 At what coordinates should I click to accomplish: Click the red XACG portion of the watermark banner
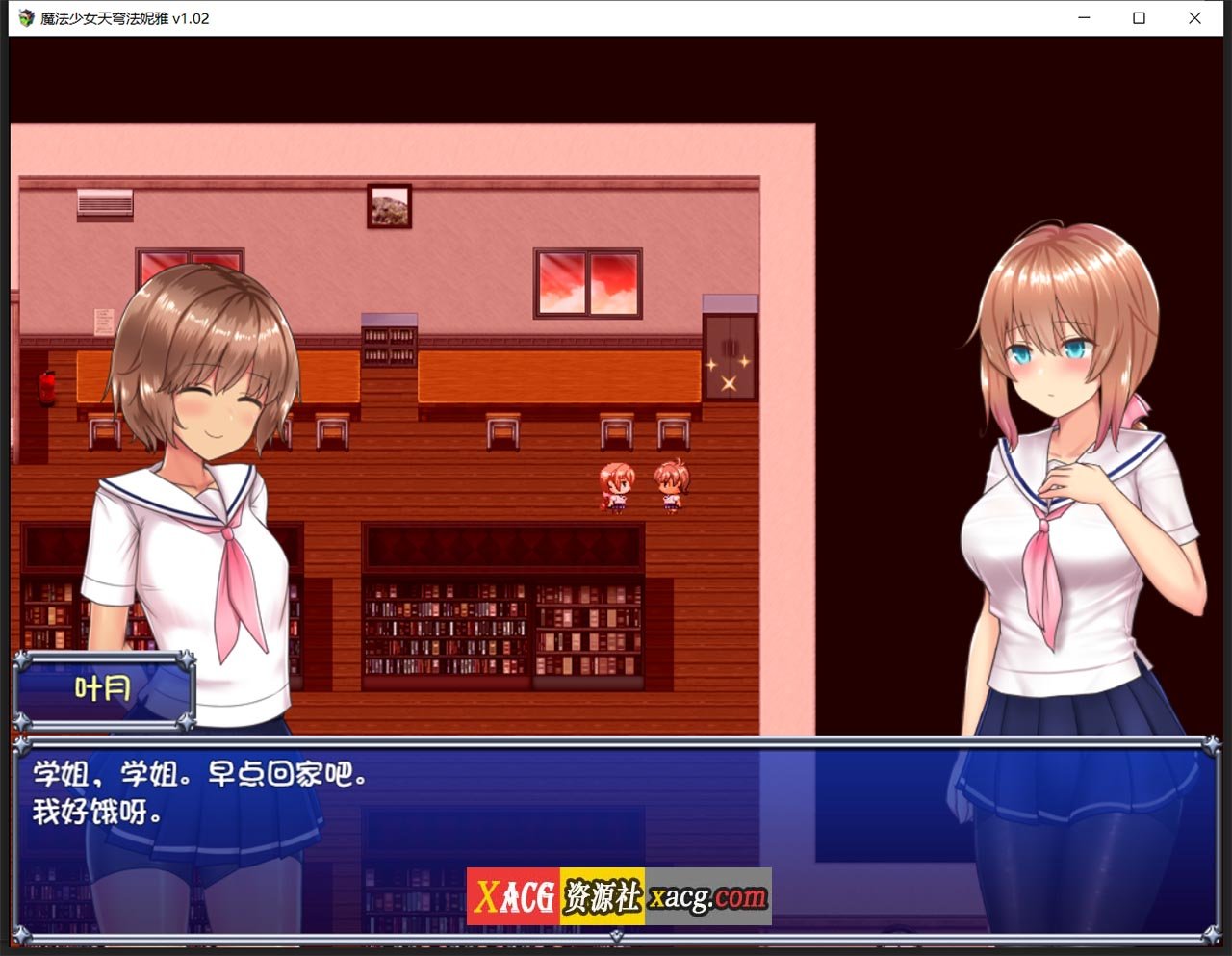click(515, 897)
